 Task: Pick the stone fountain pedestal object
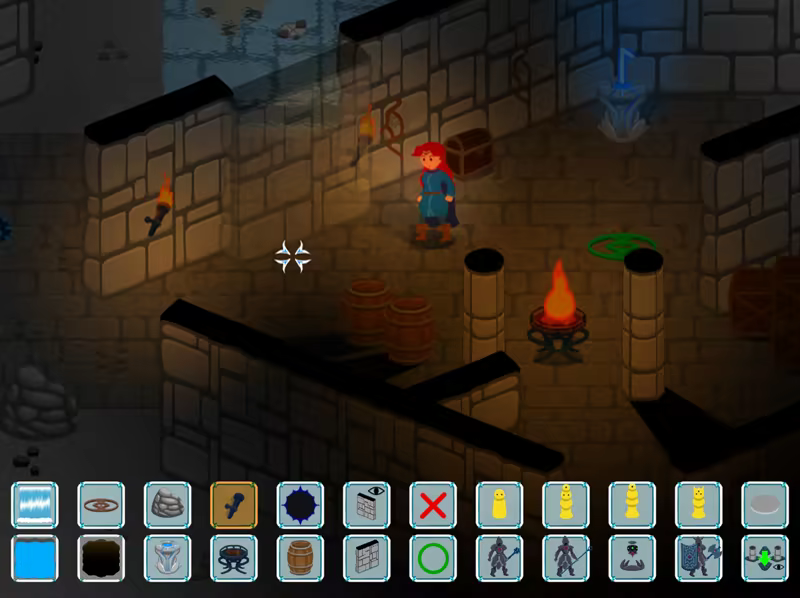point(167,558)
